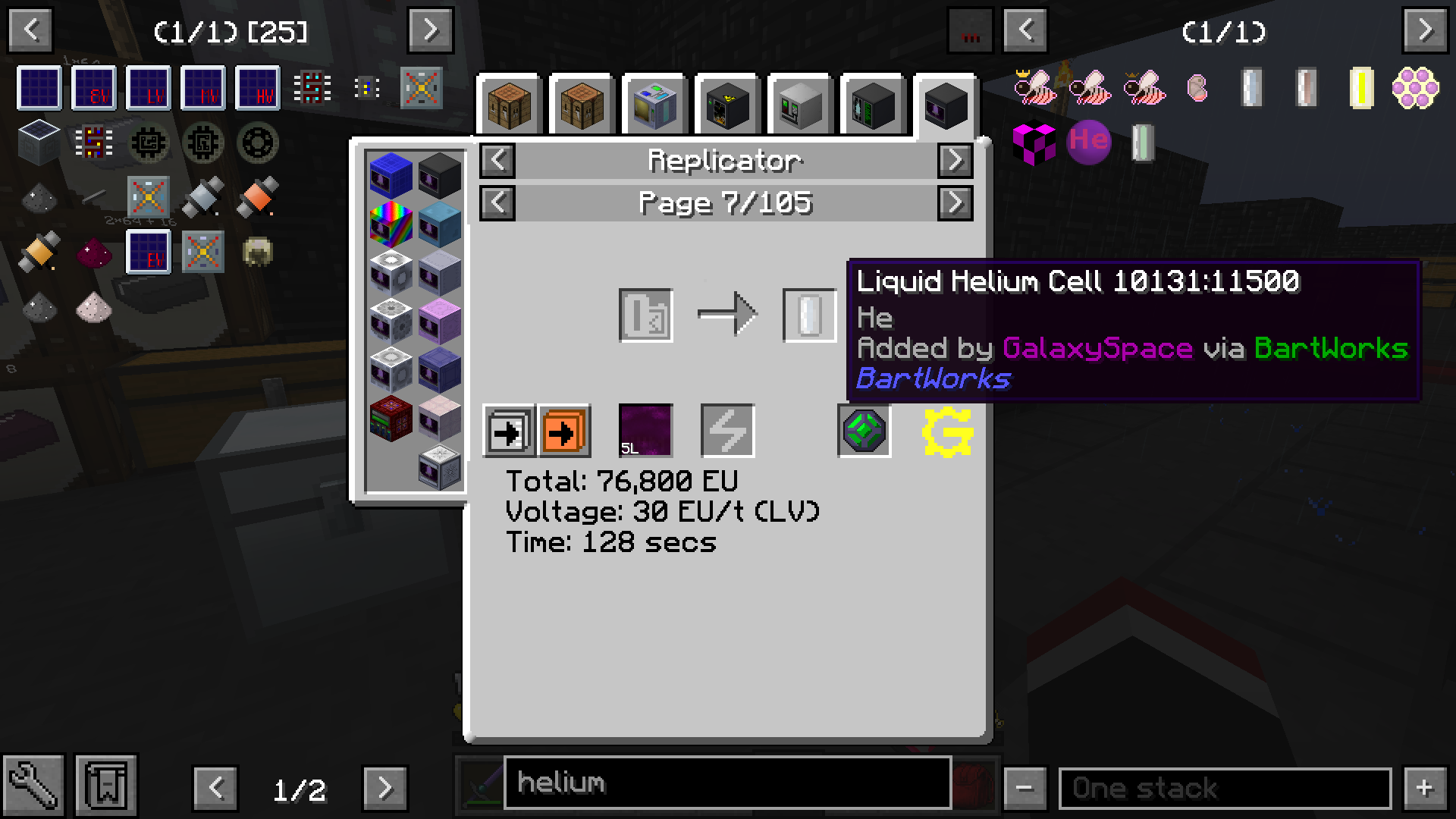Click the lightning energy usage icon
The width and height of the screenshot is (1456, 819).
point(726,431)
